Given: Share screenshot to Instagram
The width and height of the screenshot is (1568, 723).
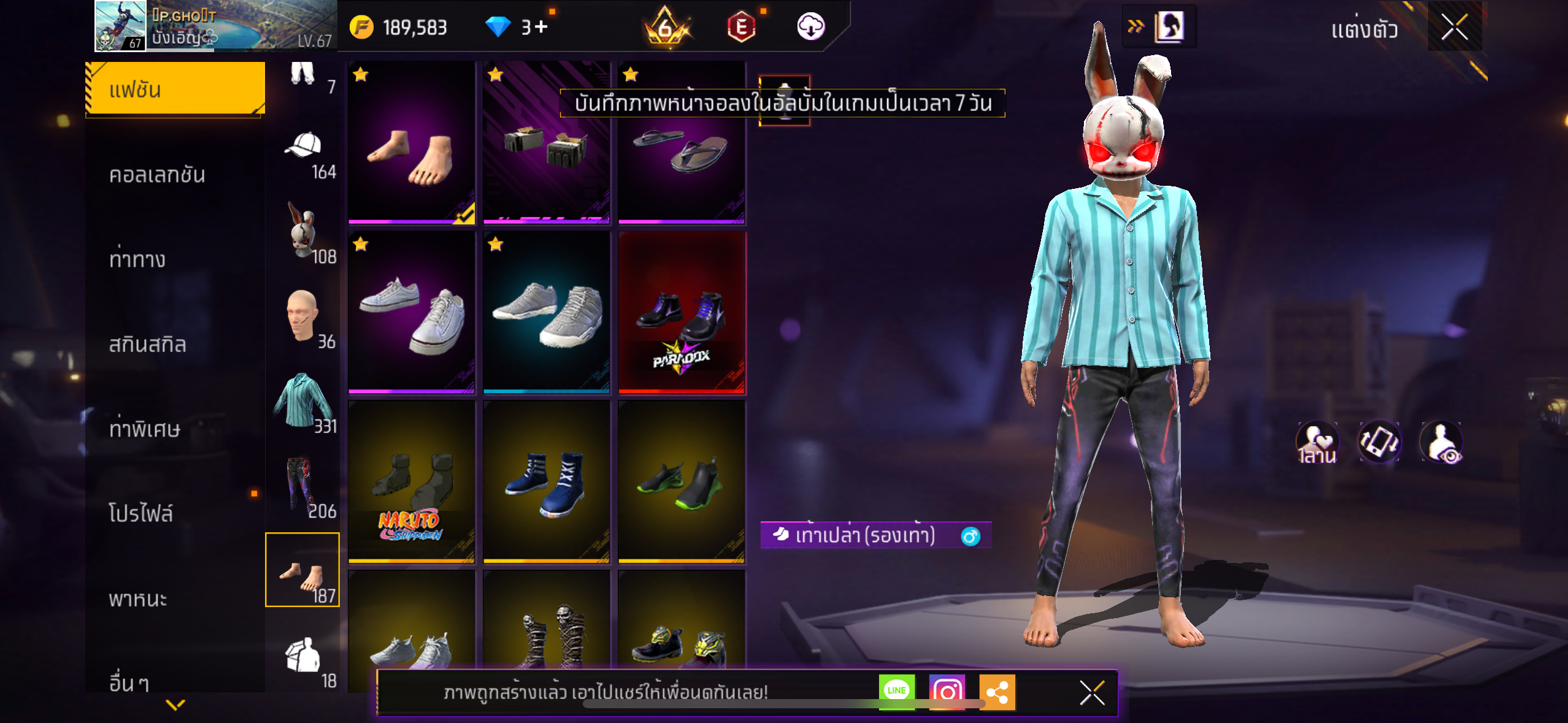Looking at the screenshot, I should click(x=947, y=692).
